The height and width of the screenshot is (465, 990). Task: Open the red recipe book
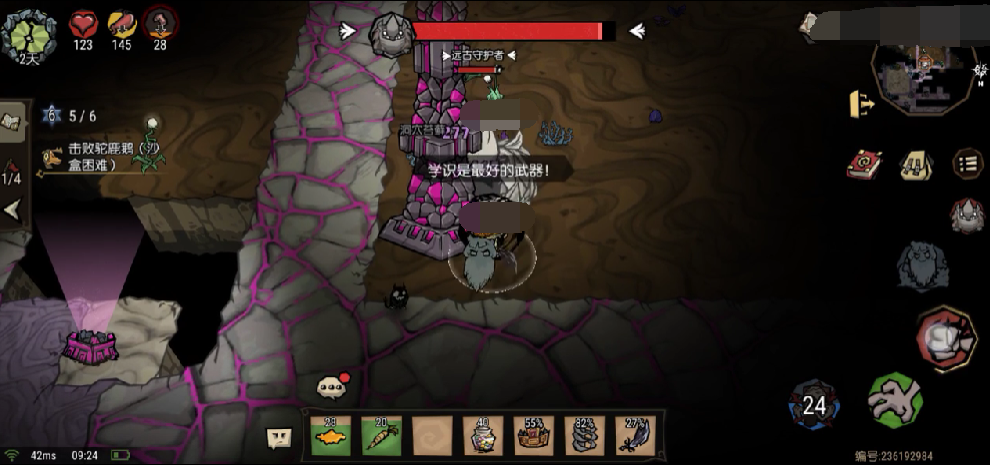(861, 164)
